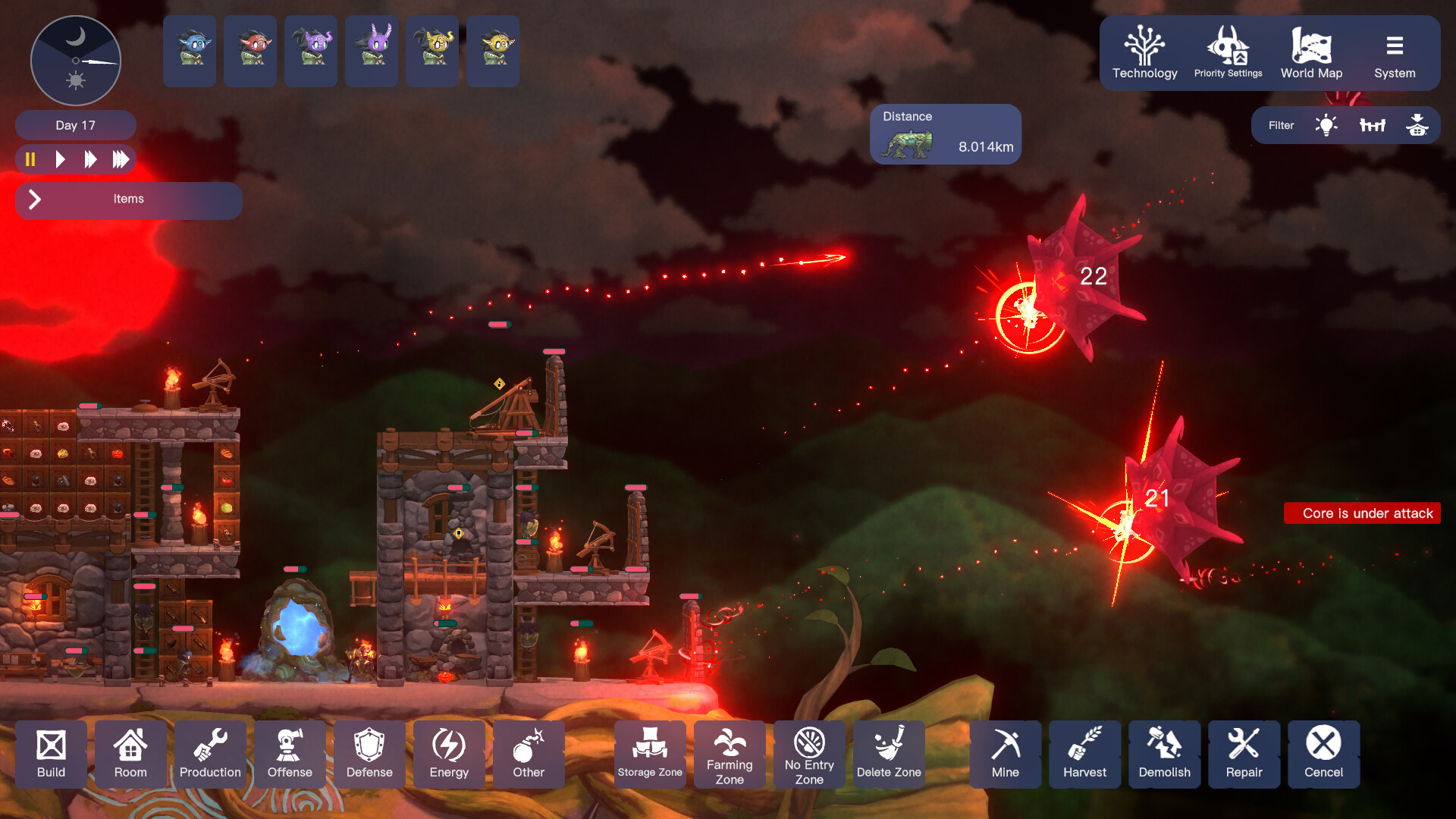The height and width of the screenshot is (819, 1456).
Task: Pause the game with the pause control
Action: 30,159
